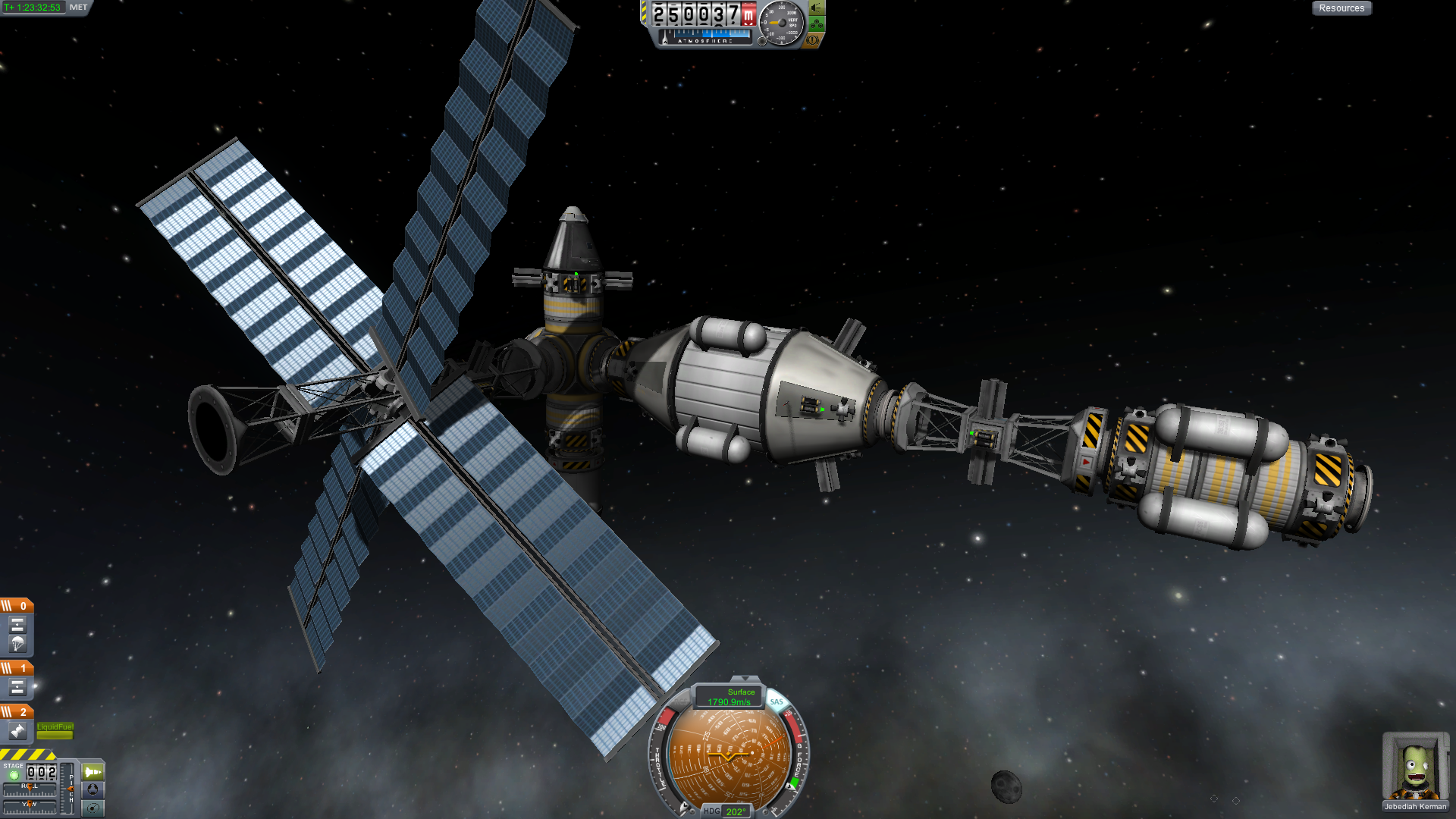The width and height of the screenshot is (1456, 819).
Task: Toggle the brakes warning button
Action: [x=813, y=40]
